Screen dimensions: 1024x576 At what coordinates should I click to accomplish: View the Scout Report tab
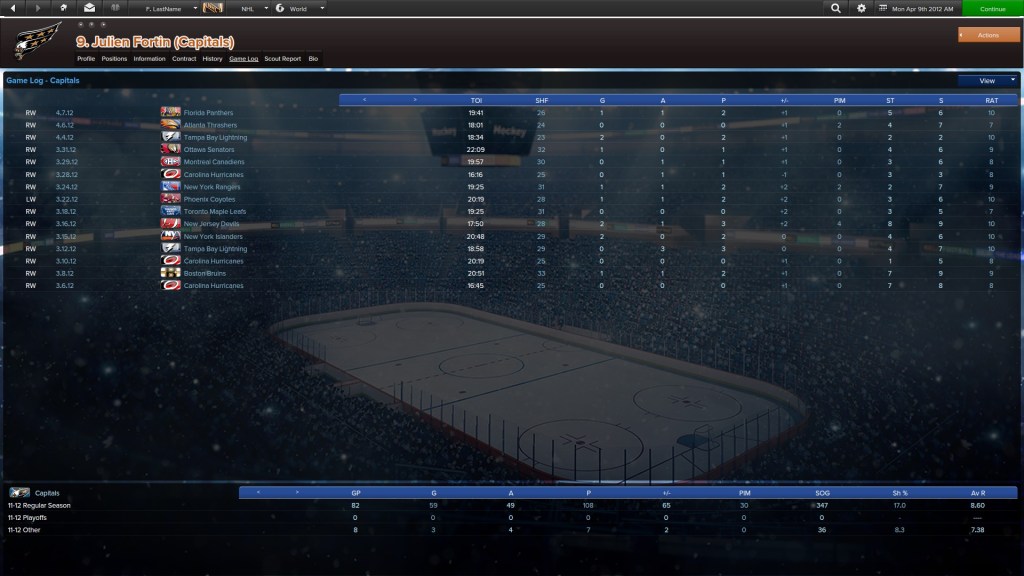coord(282,59)
